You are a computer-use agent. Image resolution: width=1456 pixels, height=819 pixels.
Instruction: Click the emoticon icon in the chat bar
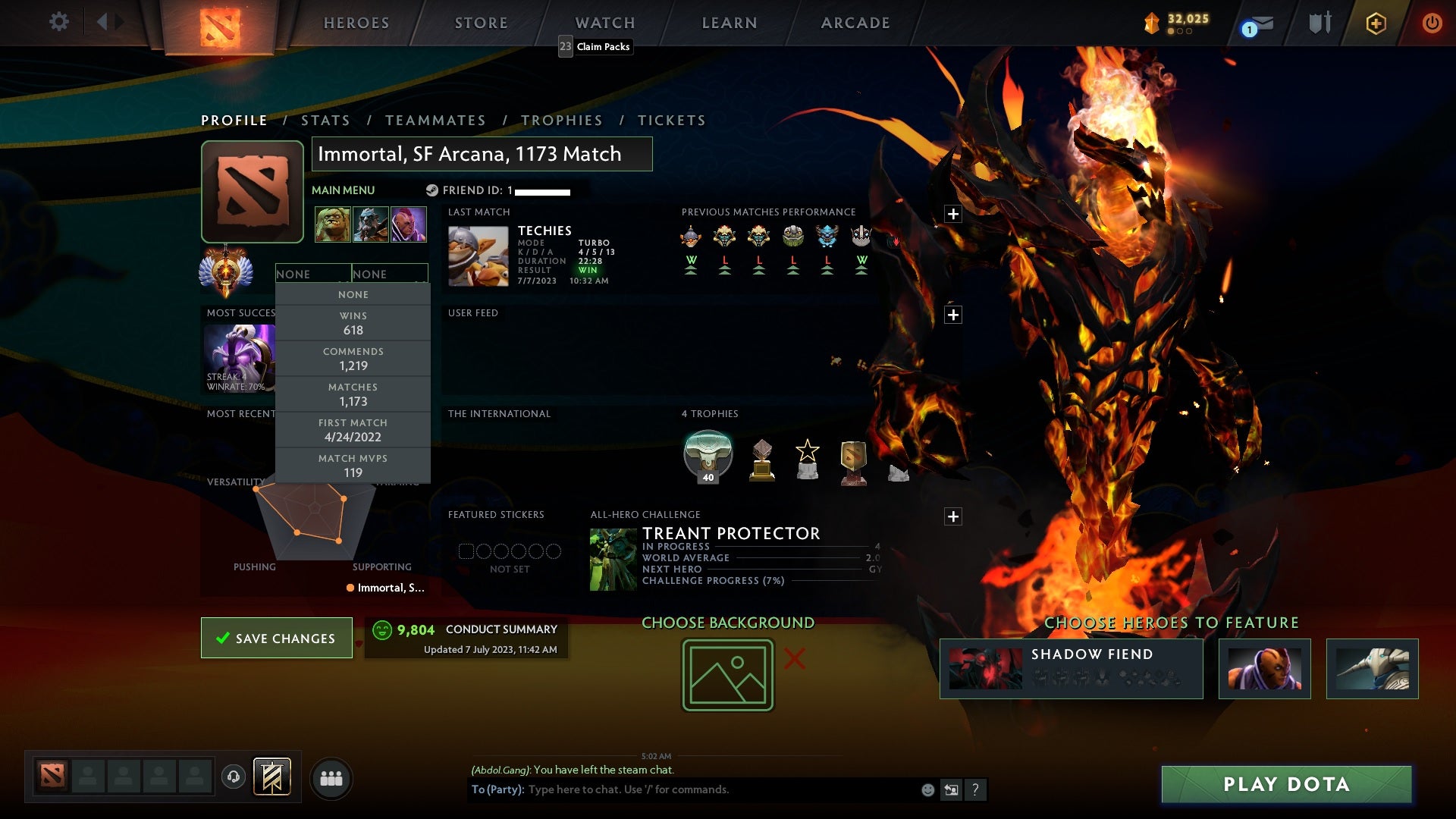point(927,789)
